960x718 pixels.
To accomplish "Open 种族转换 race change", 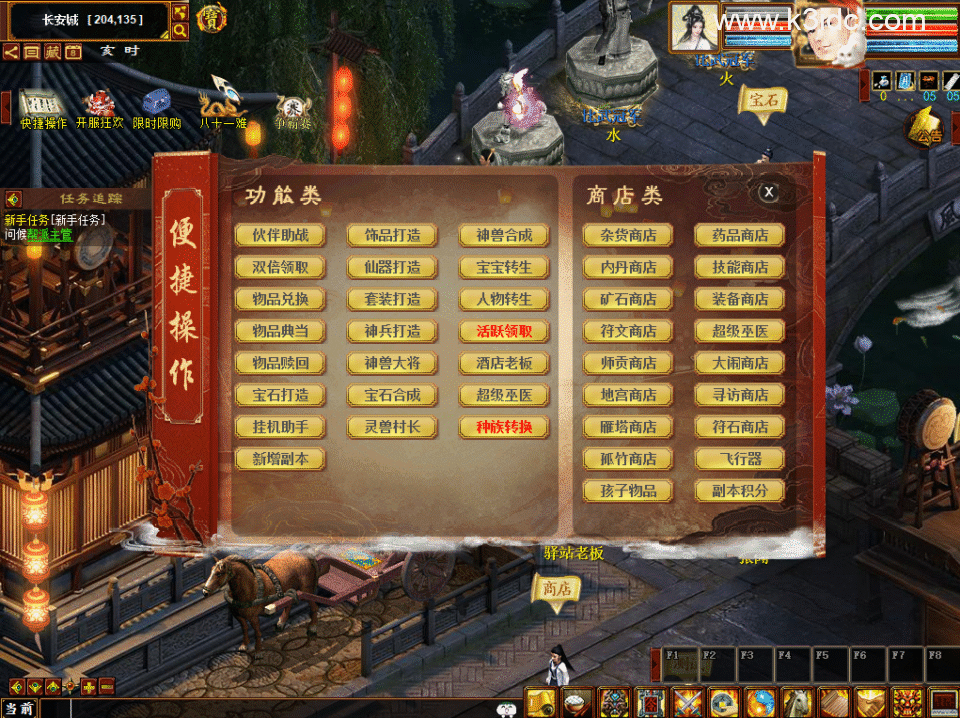I will tap(504, 427).
